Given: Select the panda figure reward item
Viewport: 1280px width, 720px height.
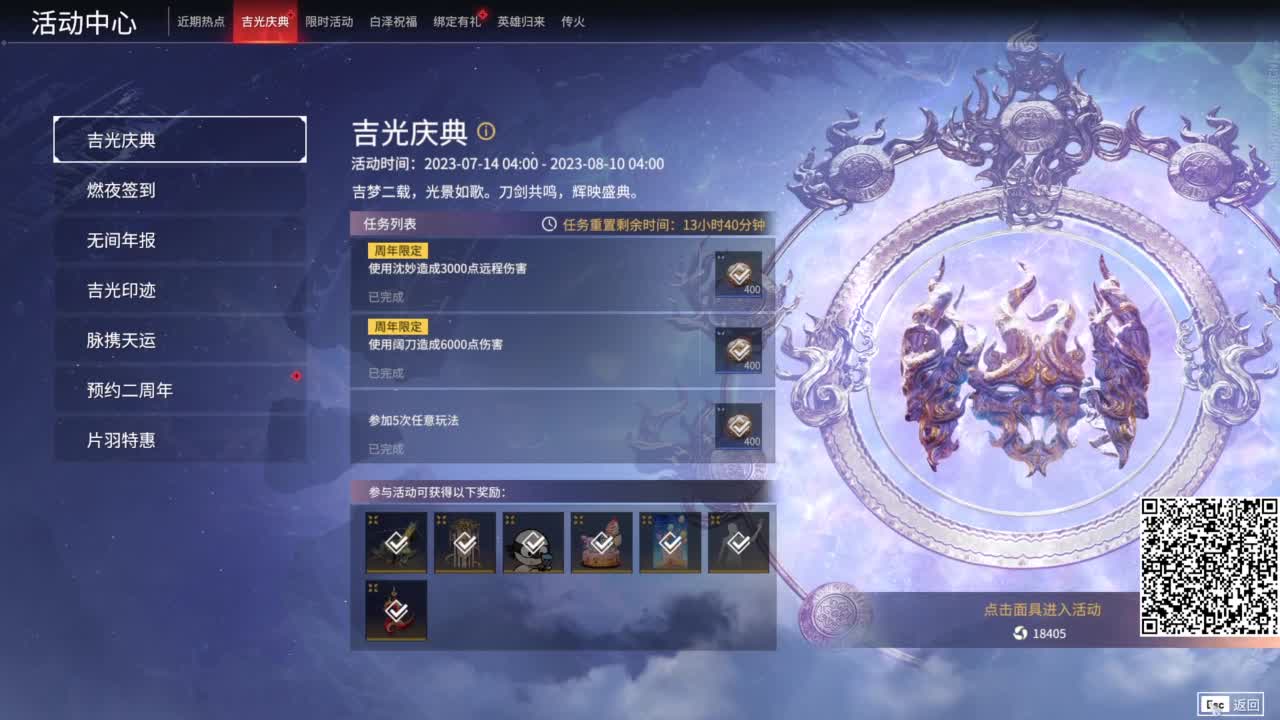Looking at the screenshot, I should pyautogui.click(x=532, y=543).
